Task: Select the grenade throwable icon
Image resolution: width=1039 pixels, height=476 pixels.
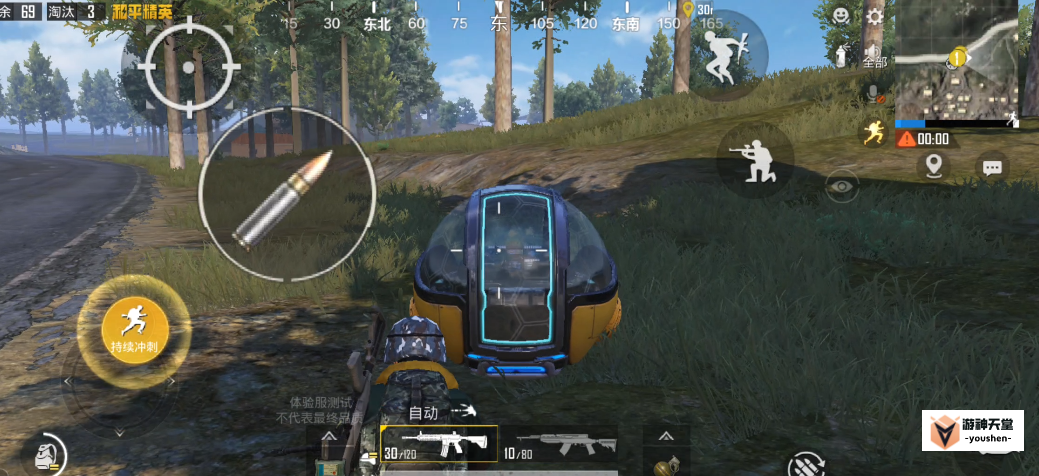Action: (x=663, y=465)
